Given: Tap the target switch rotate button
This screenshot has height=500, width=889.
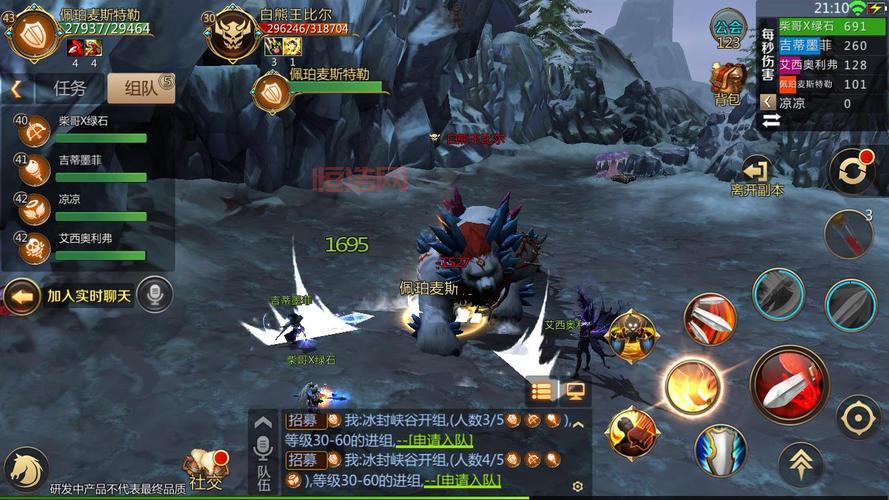Looking at the screenshot, I should point(852,172).
